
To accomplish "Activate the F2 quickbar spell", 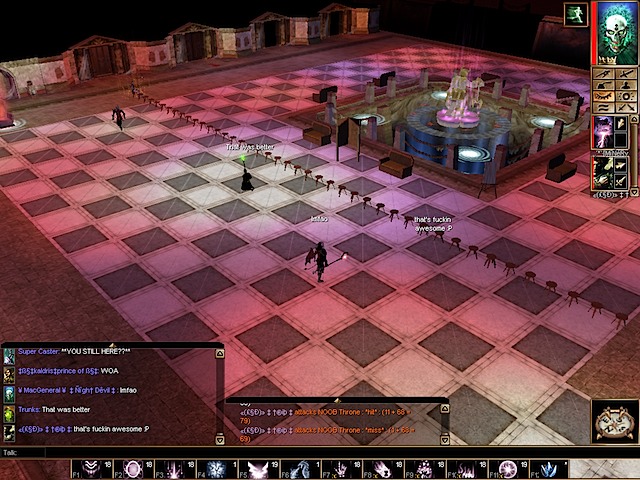I will click(131, 469).
